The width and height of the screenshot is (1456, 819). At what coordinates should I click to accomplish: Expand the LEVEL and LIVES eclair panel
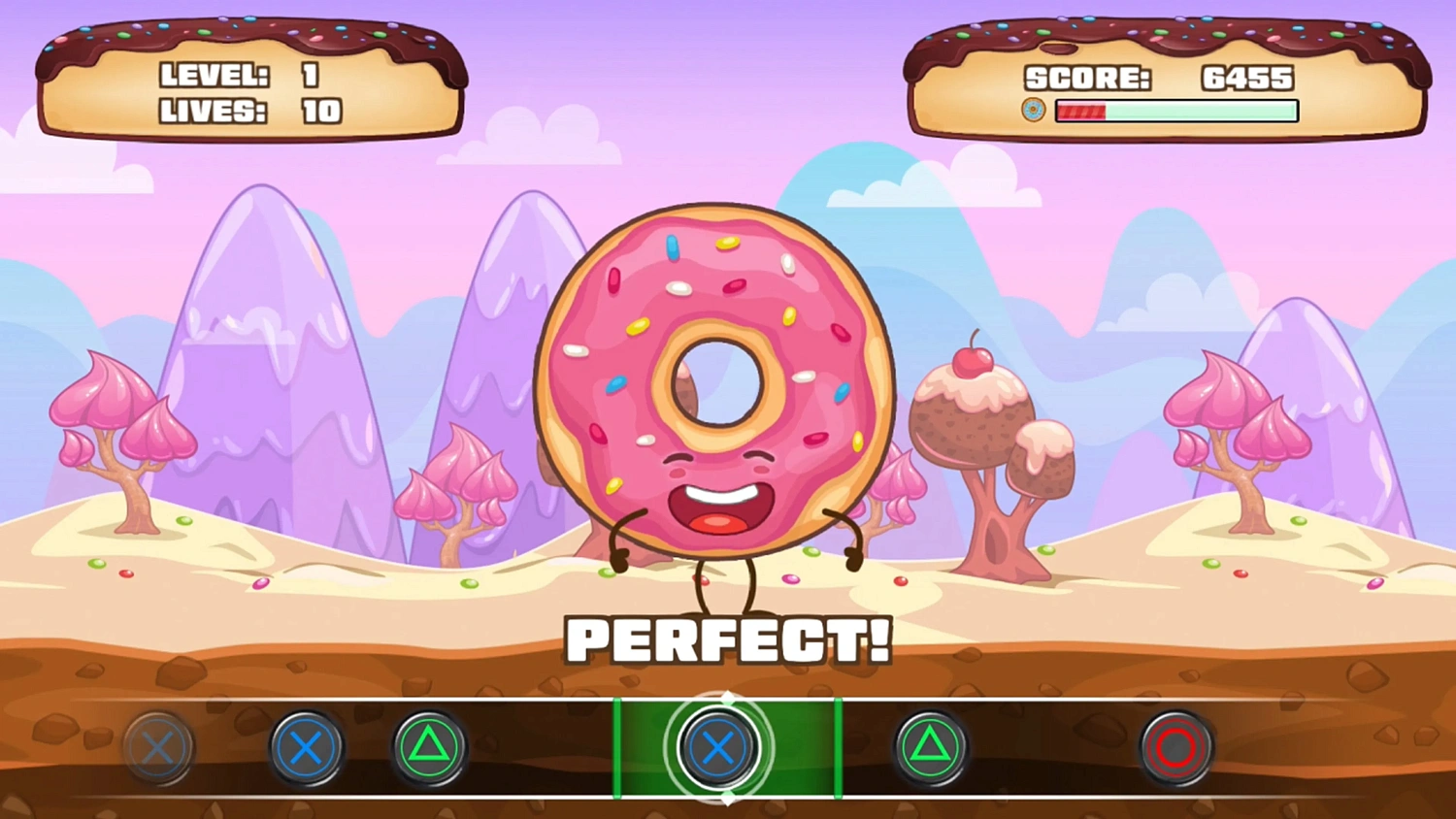[x=250, y=73]
